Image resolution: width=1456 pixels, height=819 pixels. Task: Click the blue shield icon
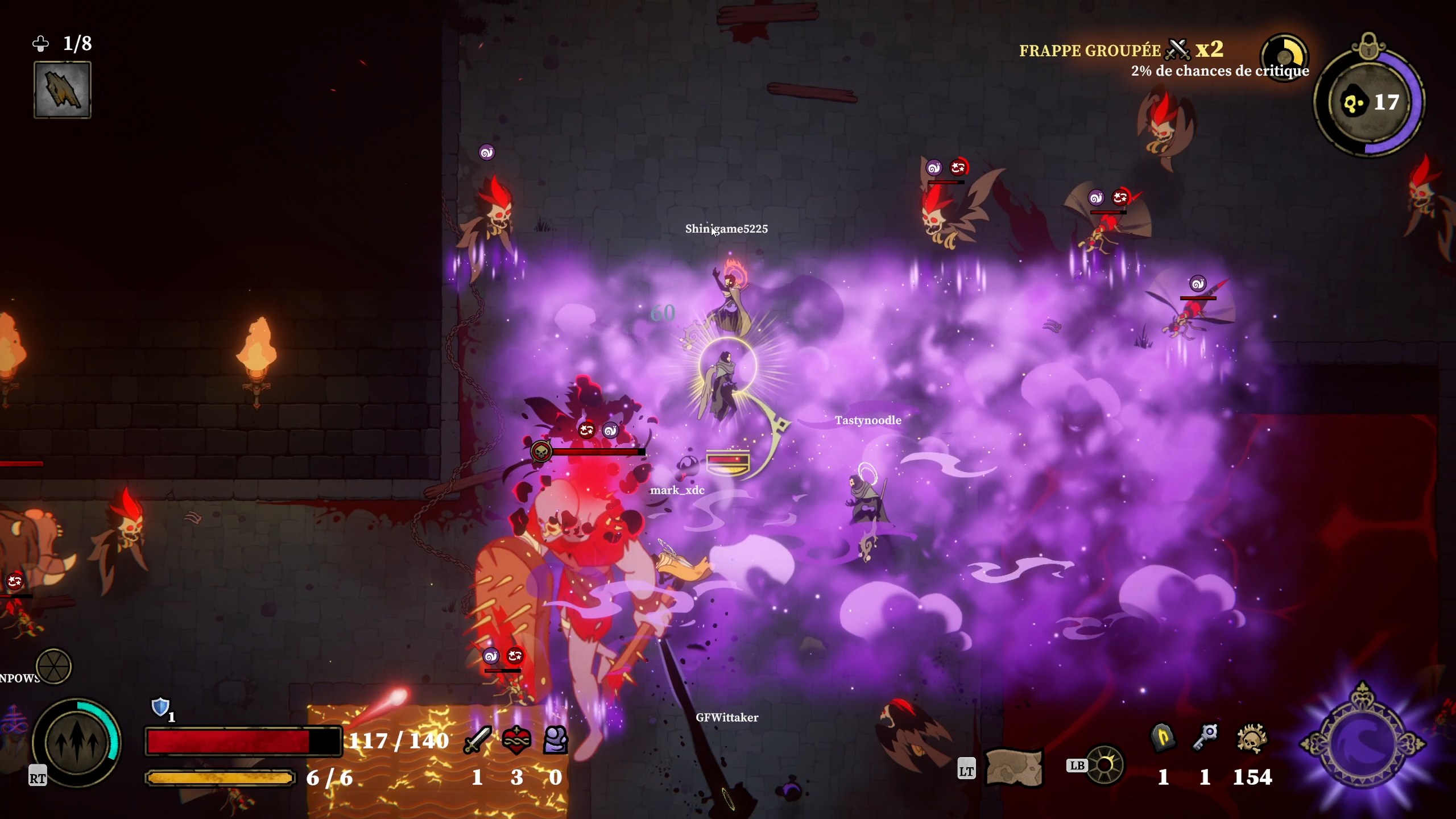[x=160, y=707]
